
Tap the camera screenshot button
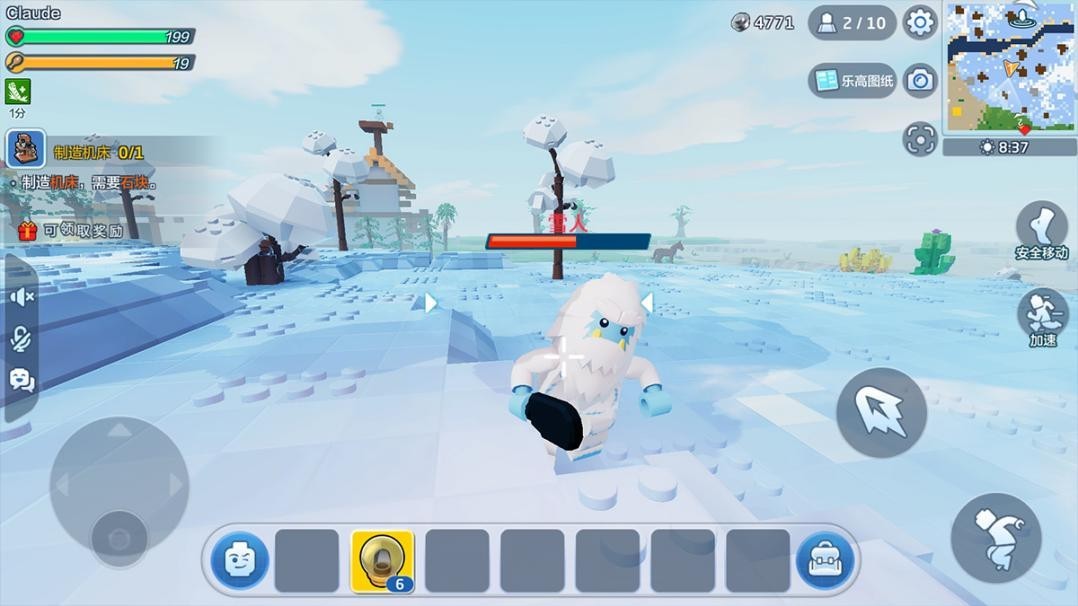click(919, 81)
